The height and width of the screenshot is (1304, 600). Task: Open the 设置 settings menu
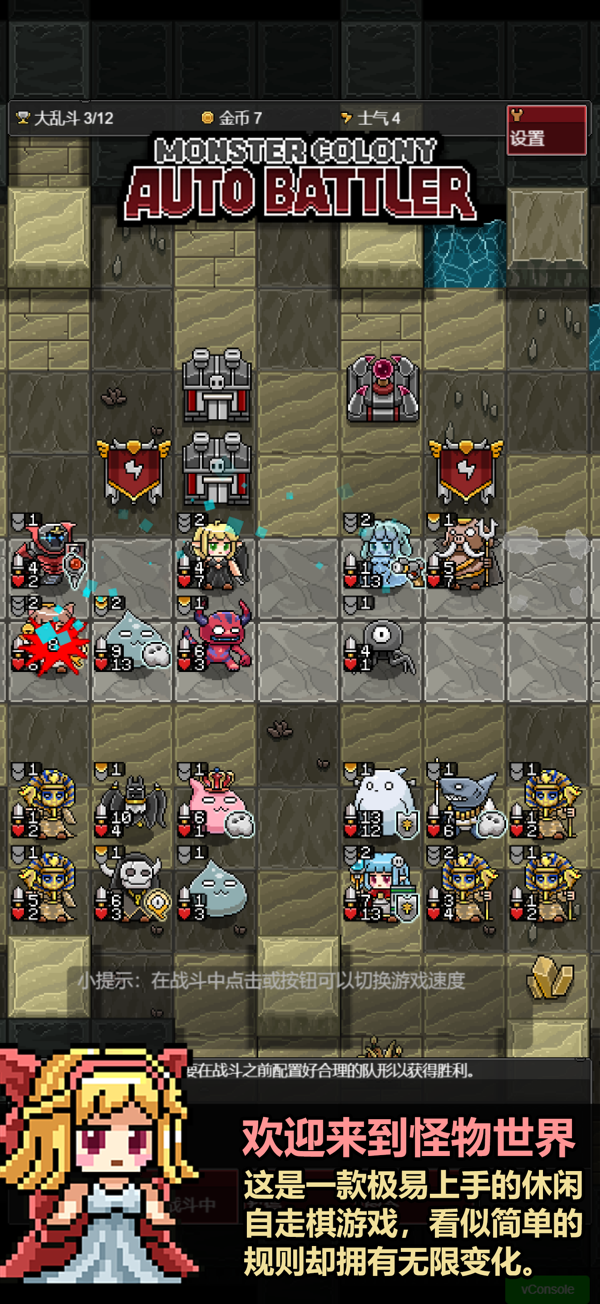pos(545,130)
